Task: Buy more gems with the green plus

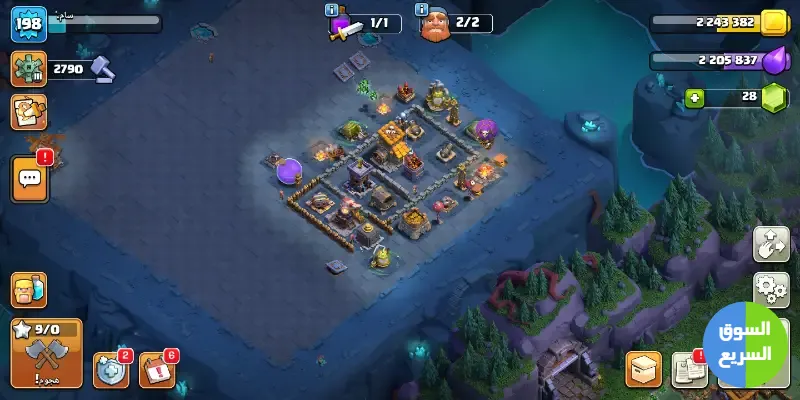Action: (694, 97)
